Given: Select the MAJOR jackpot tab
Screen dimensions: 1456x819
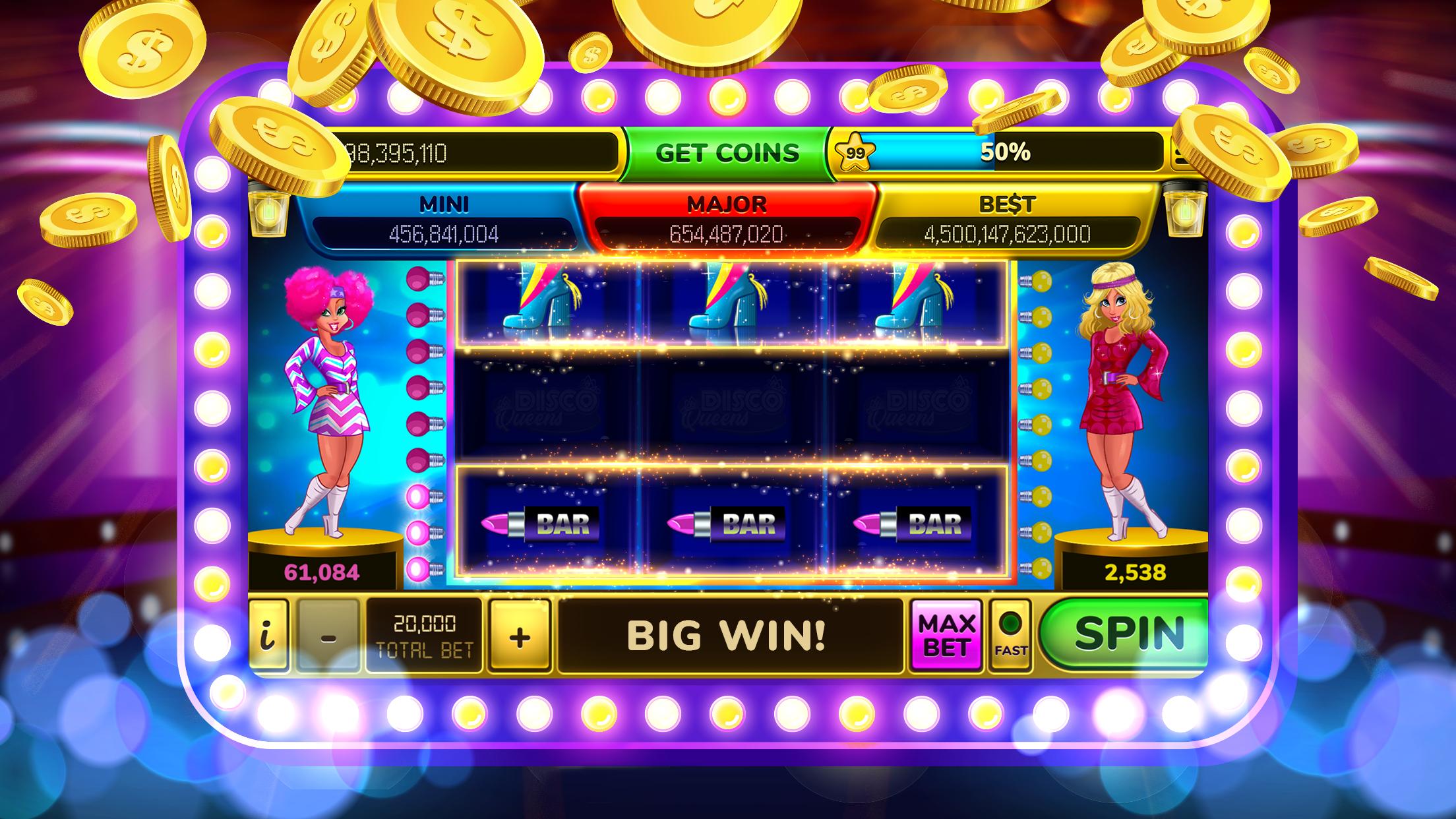Looking at the screenshot, I should (x=727, y=203).
